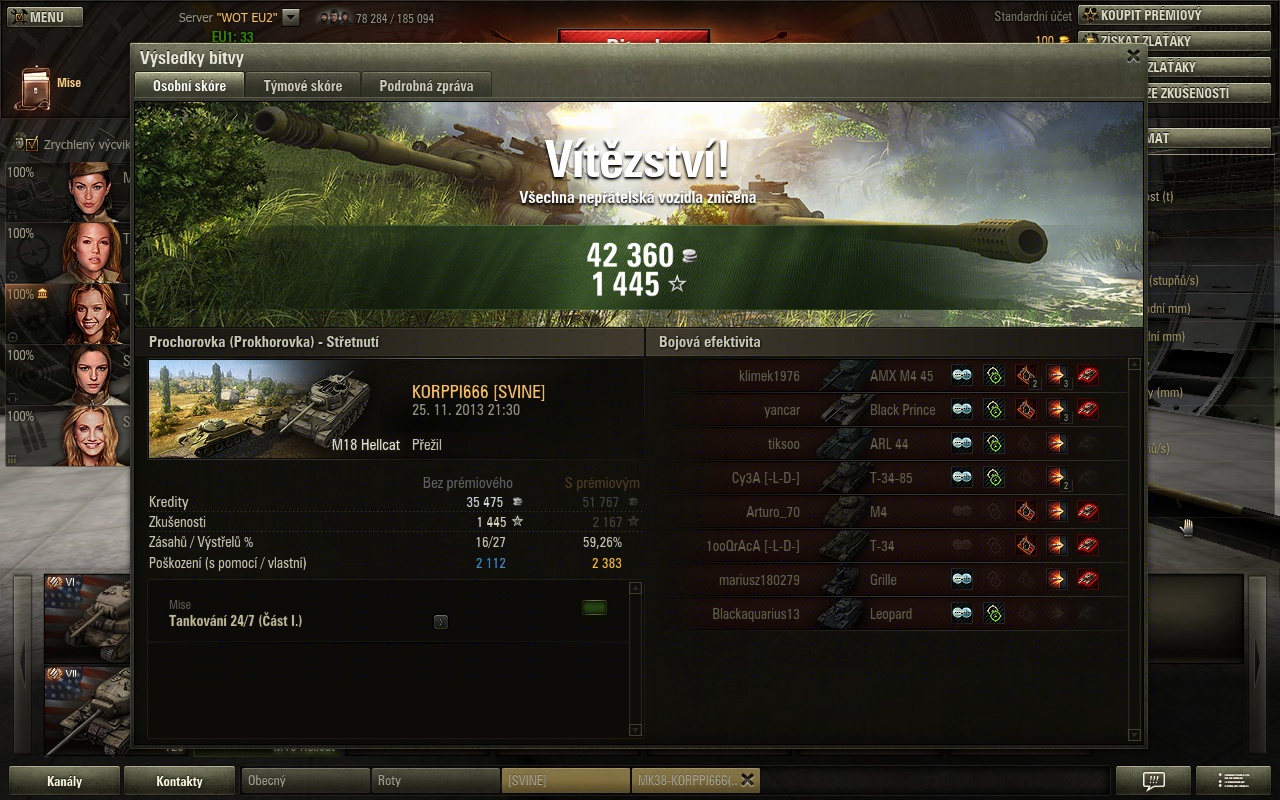This screenshot has height=800, width=1280.
Task: Switch to the Obecný chat tab
Action: (x=304, y=781)
